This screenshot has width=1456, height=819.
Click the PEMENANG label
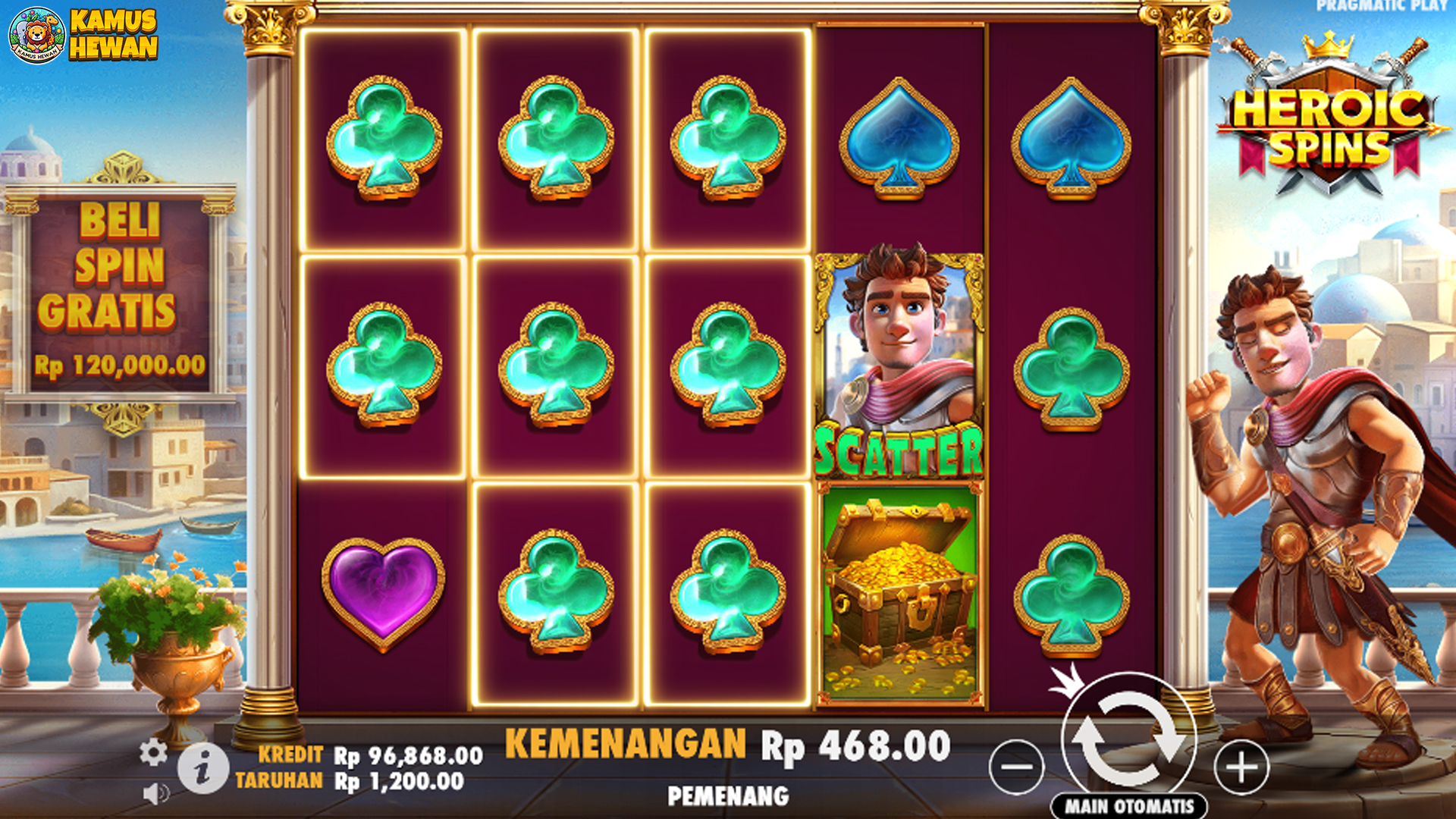tap(728, 795)
